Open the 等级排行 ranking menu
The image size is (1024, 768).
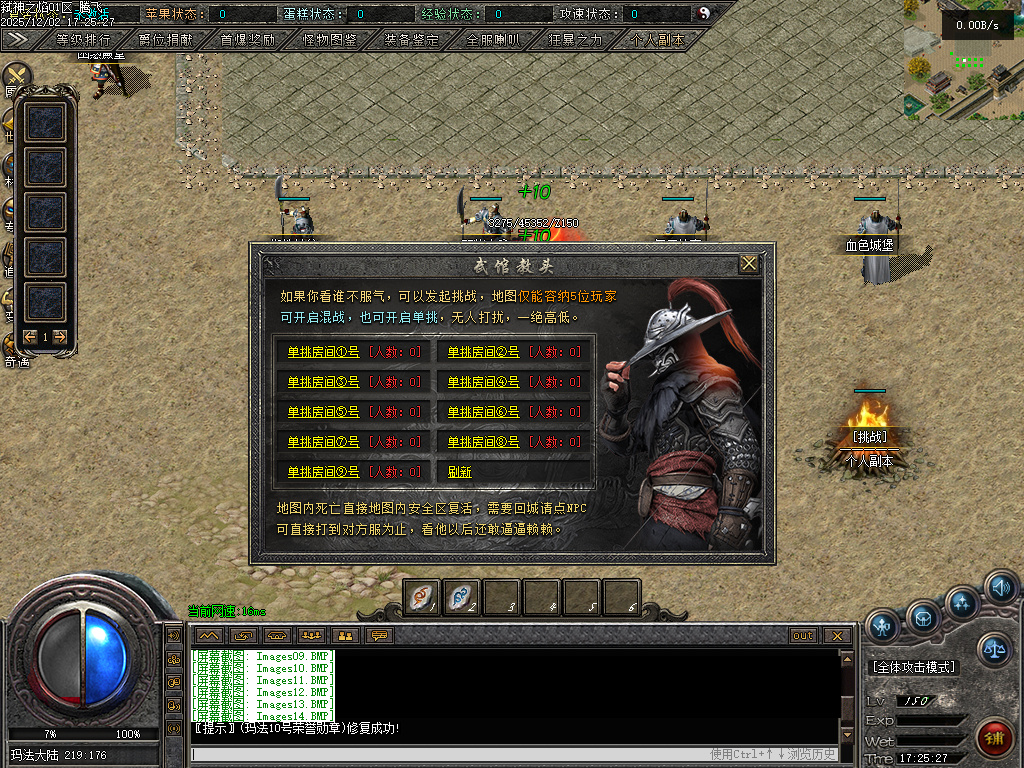point(83,40)
